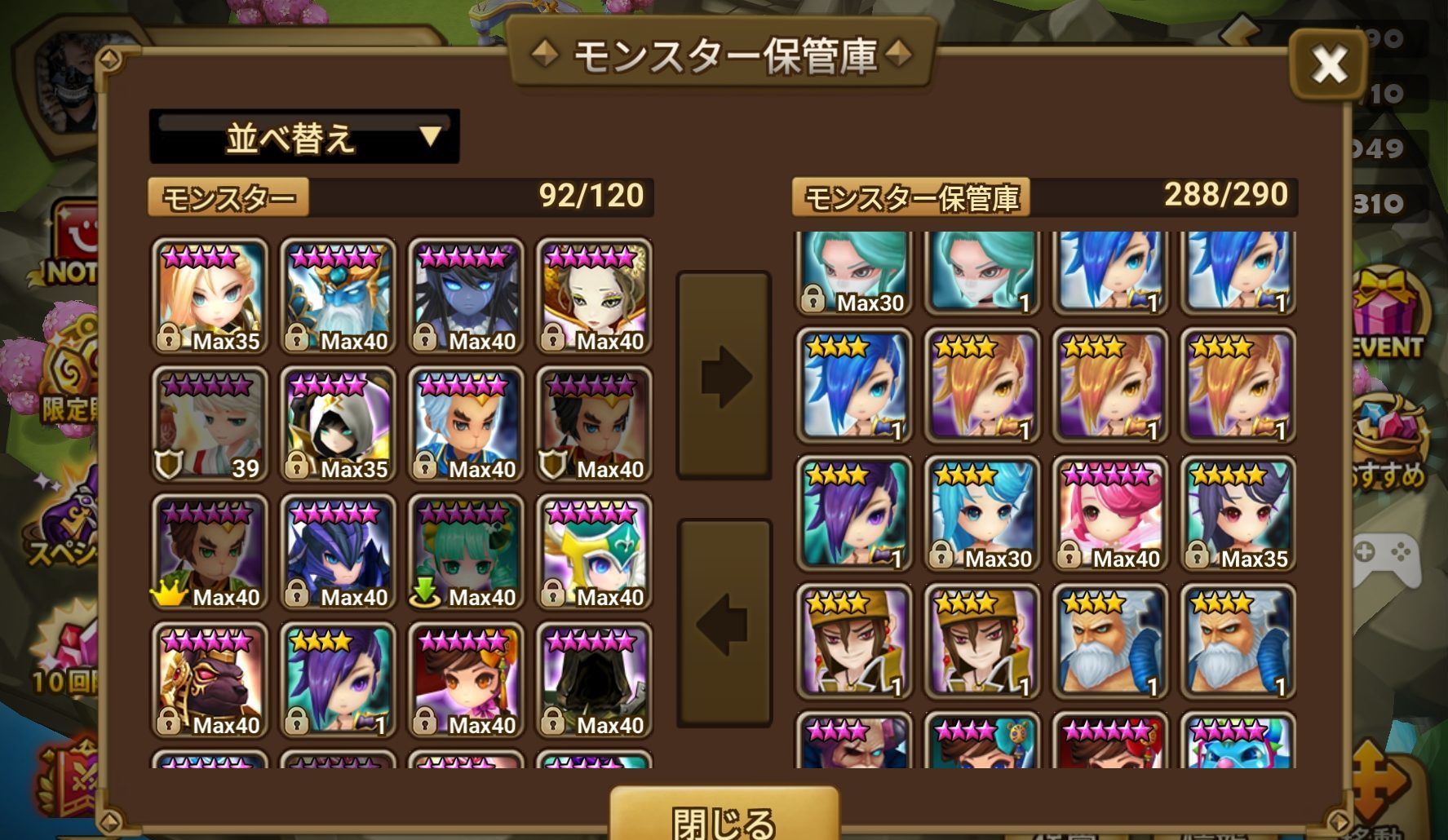Open the 並べ替え sort dropdown
This screenshot has width=1448, height=840.
tap(302, 135)
